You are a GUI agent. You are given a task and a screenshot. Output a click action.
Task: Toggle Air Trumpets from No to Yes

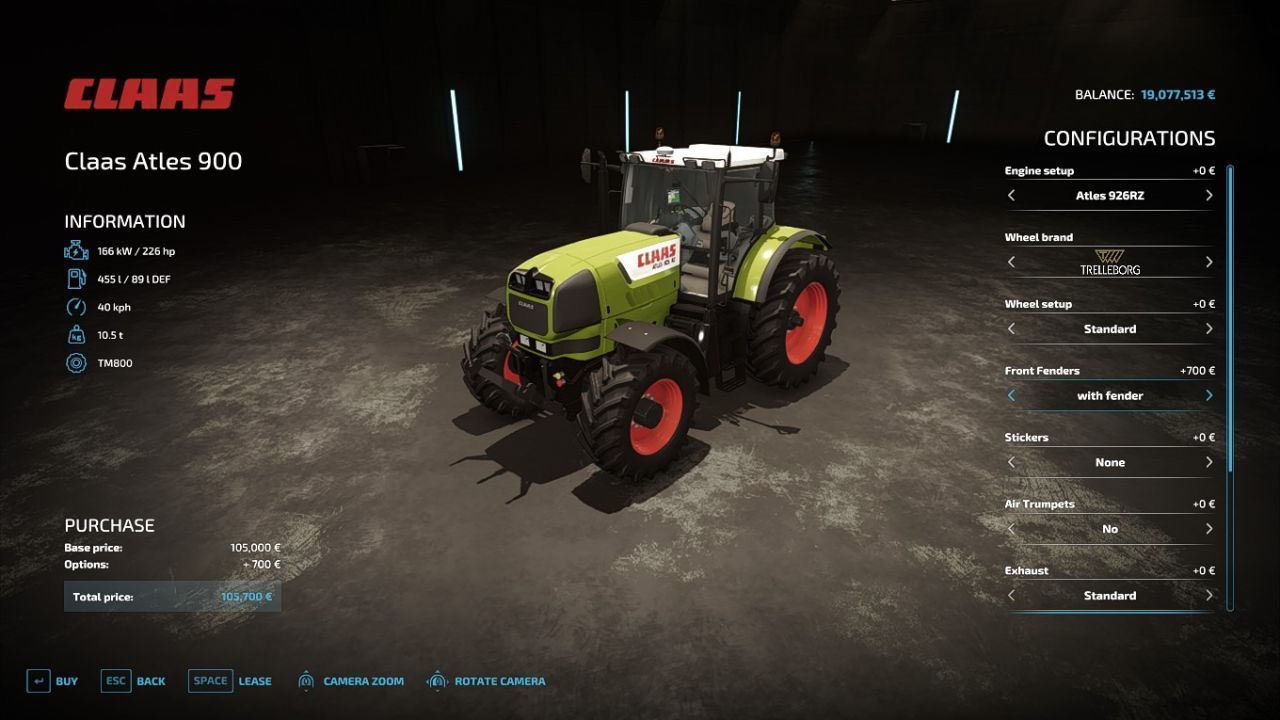[x=1208, y=528]
